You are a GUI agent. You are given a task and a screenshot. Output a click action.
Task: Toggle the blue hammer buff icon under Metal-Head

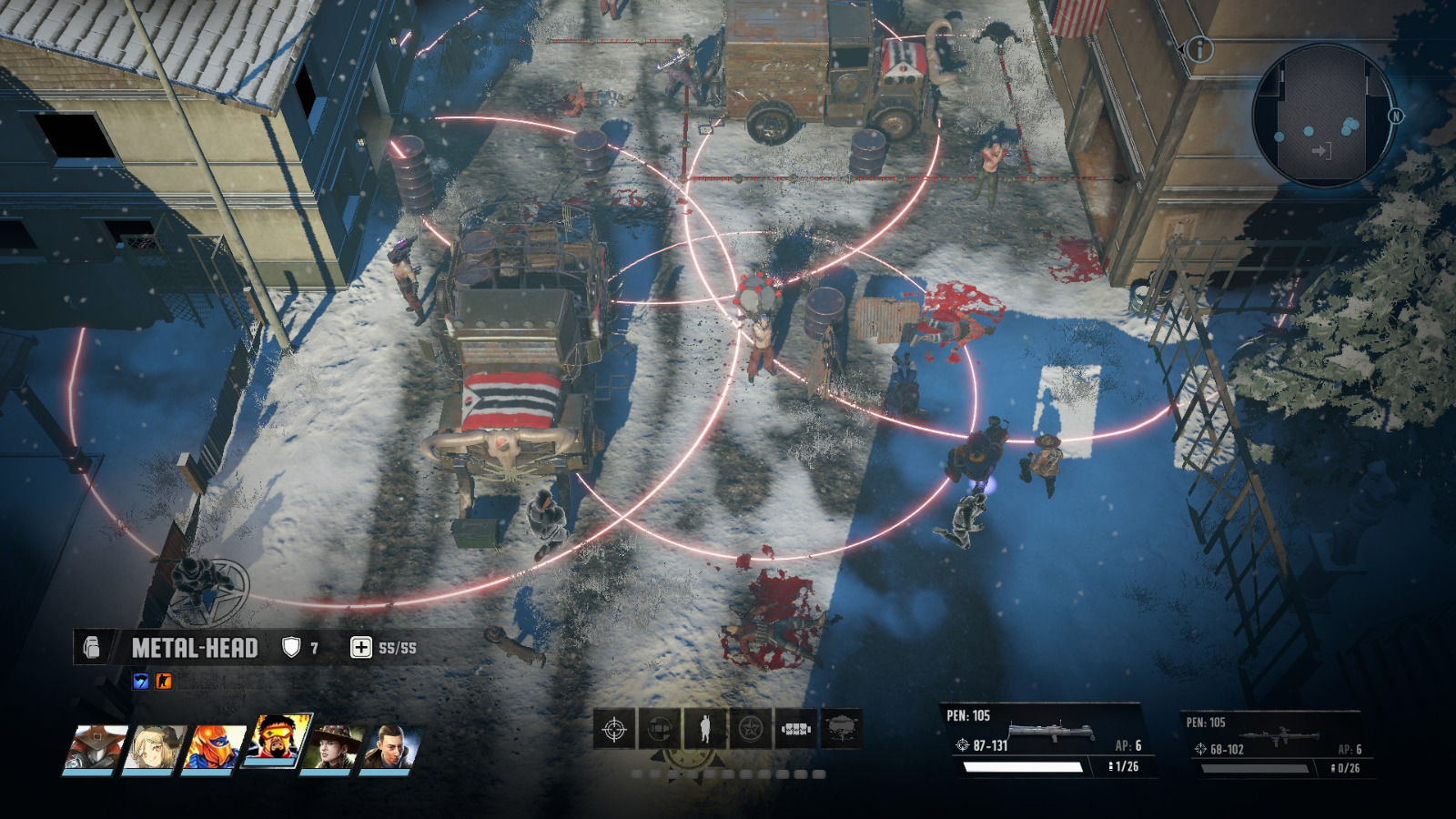142,682
